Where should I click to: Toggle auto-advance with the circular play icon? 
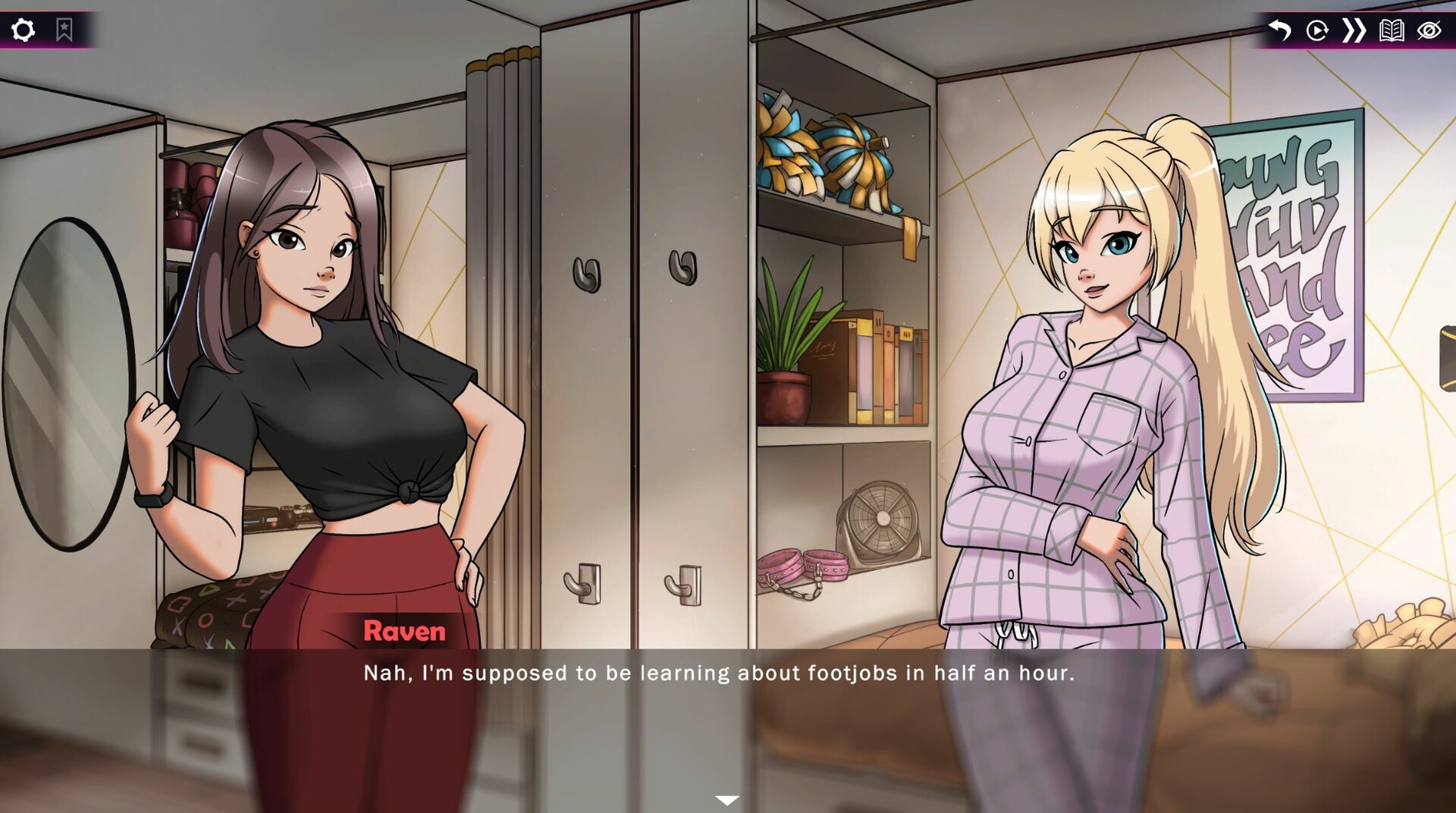click(1317, 30)
